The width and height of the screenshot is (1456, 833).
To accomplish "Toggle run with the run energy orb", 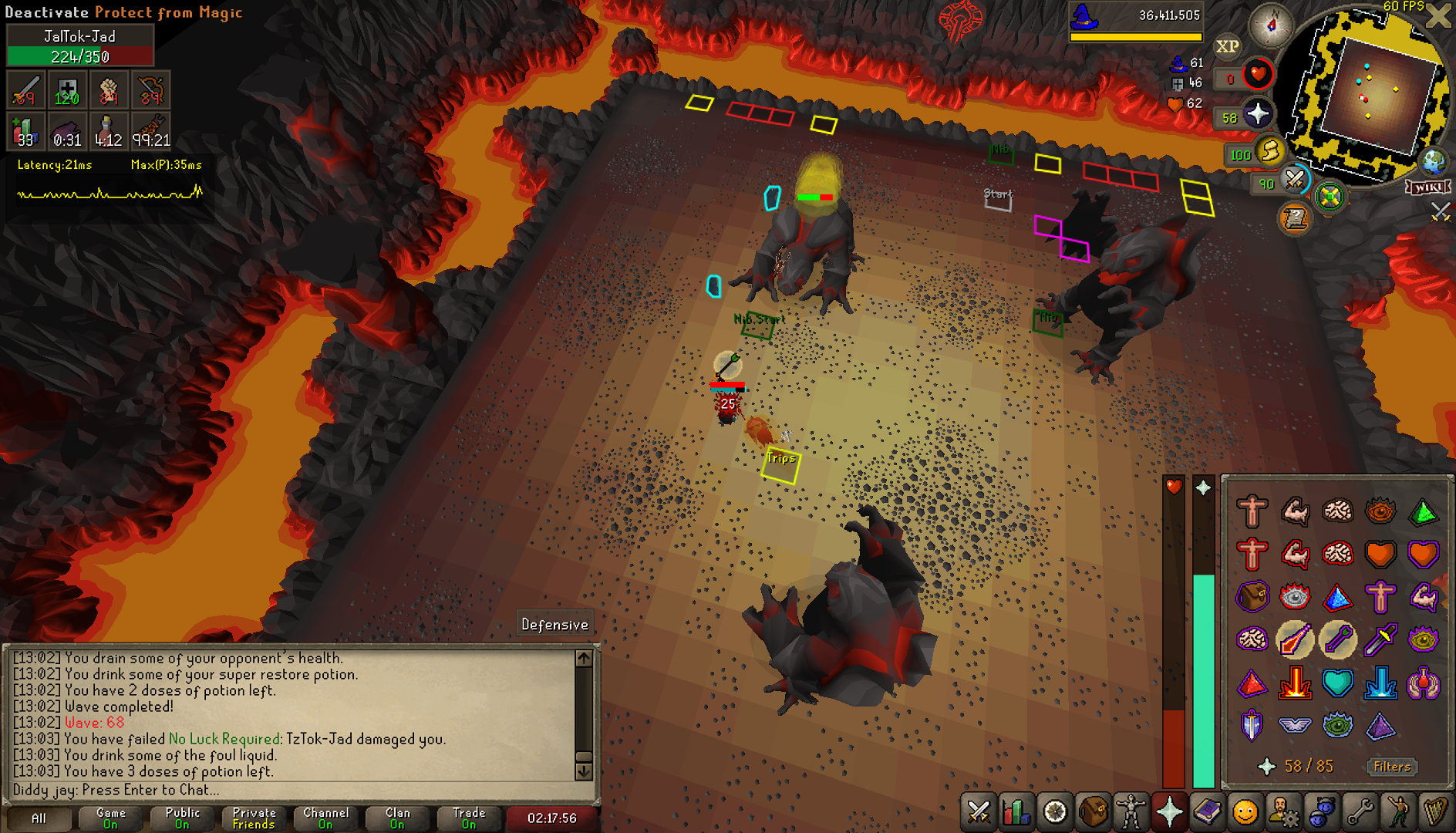I will coord(1270,150).
